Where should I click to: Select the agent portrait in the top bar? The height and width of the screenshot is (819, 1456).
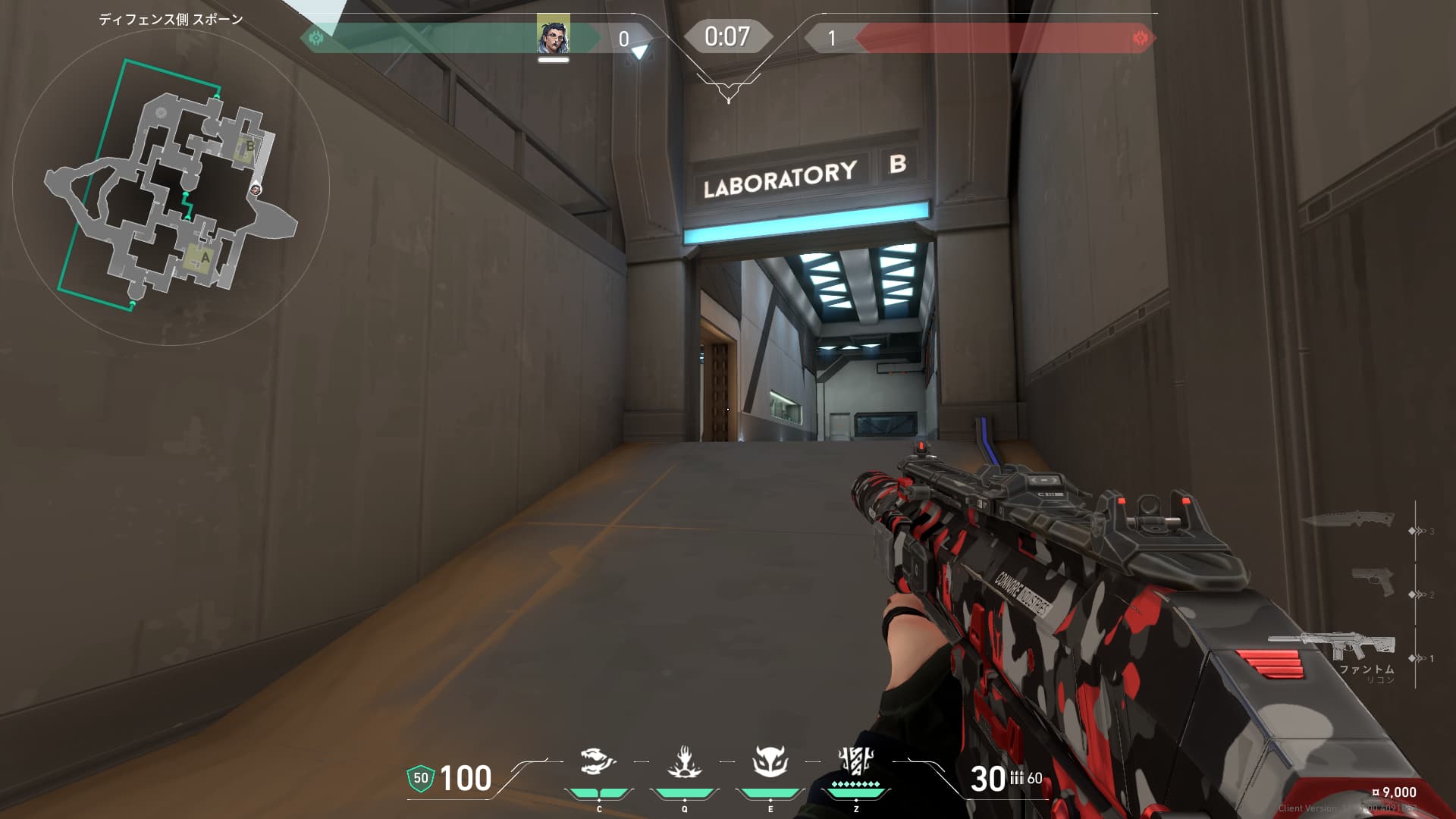[x=553, y=36]
